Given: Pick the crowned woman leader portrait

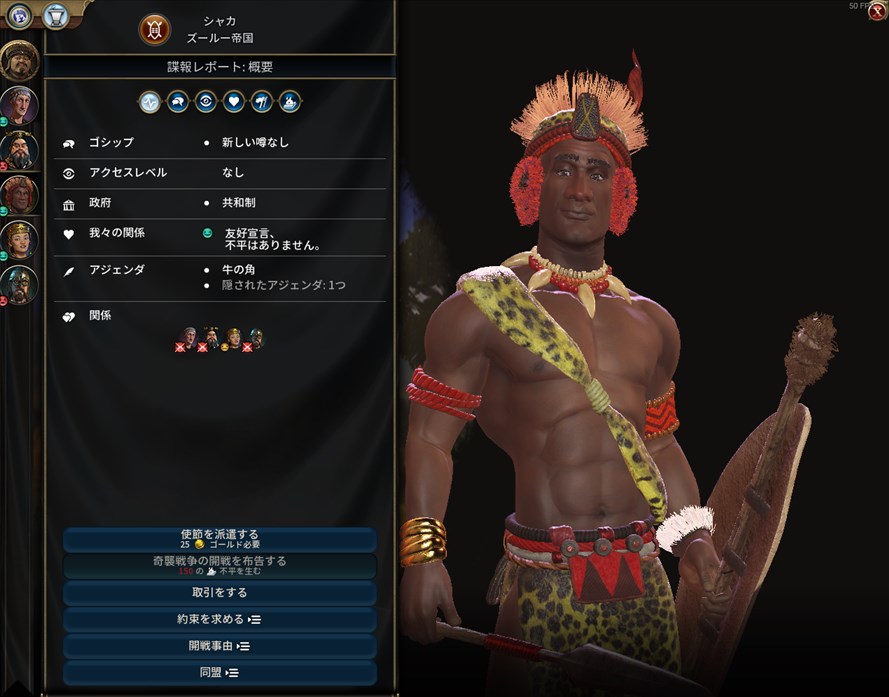Looking at the screenshot, I should point(19,239).
